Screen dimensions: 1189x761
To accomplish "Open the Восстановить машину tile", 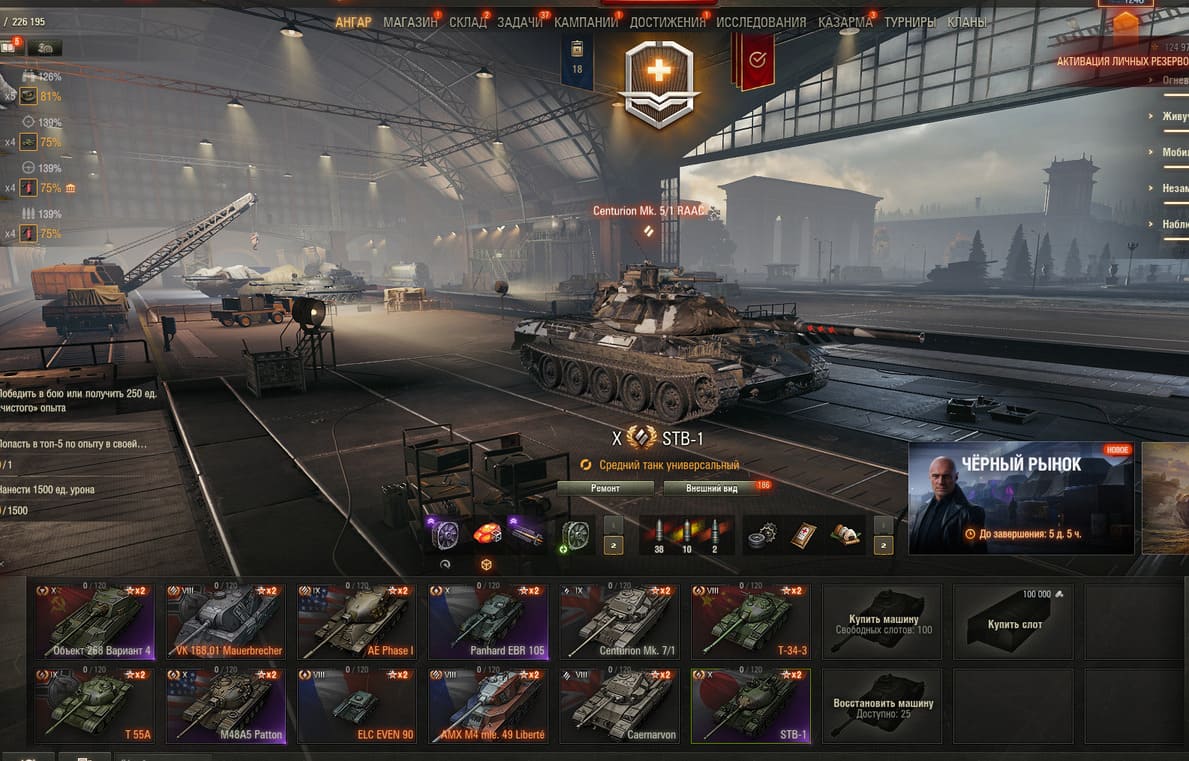I will pos(882,706).
